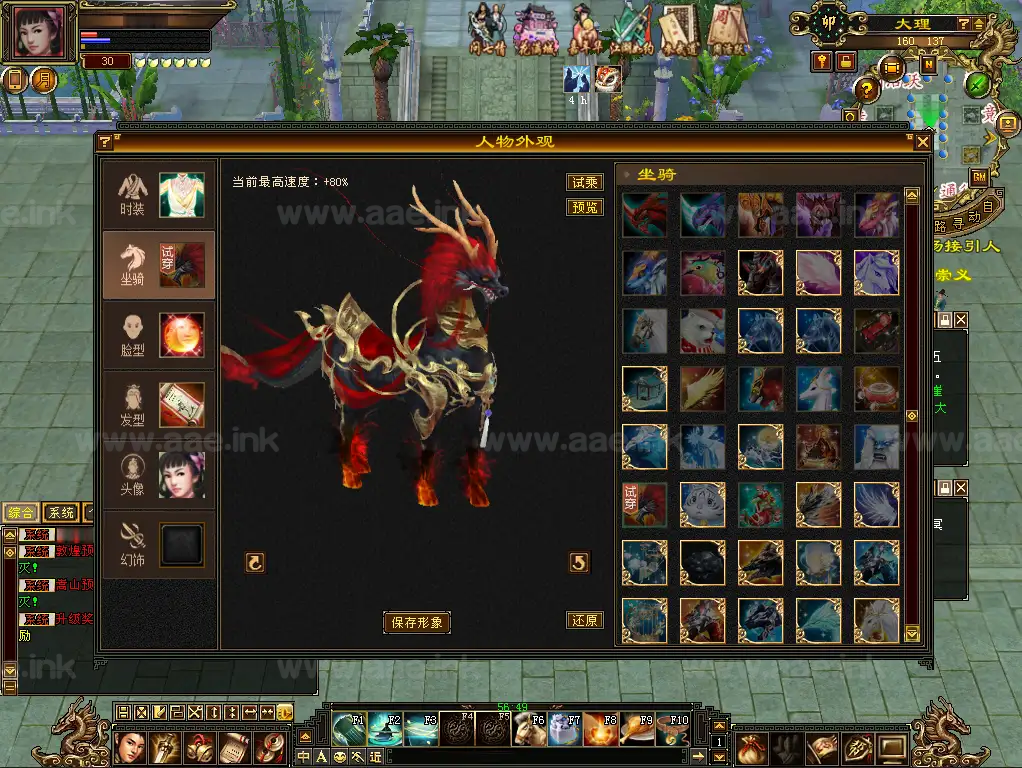1022x768 pixels.
Task: Click the 预览 preview button
Action: (585, 207)
